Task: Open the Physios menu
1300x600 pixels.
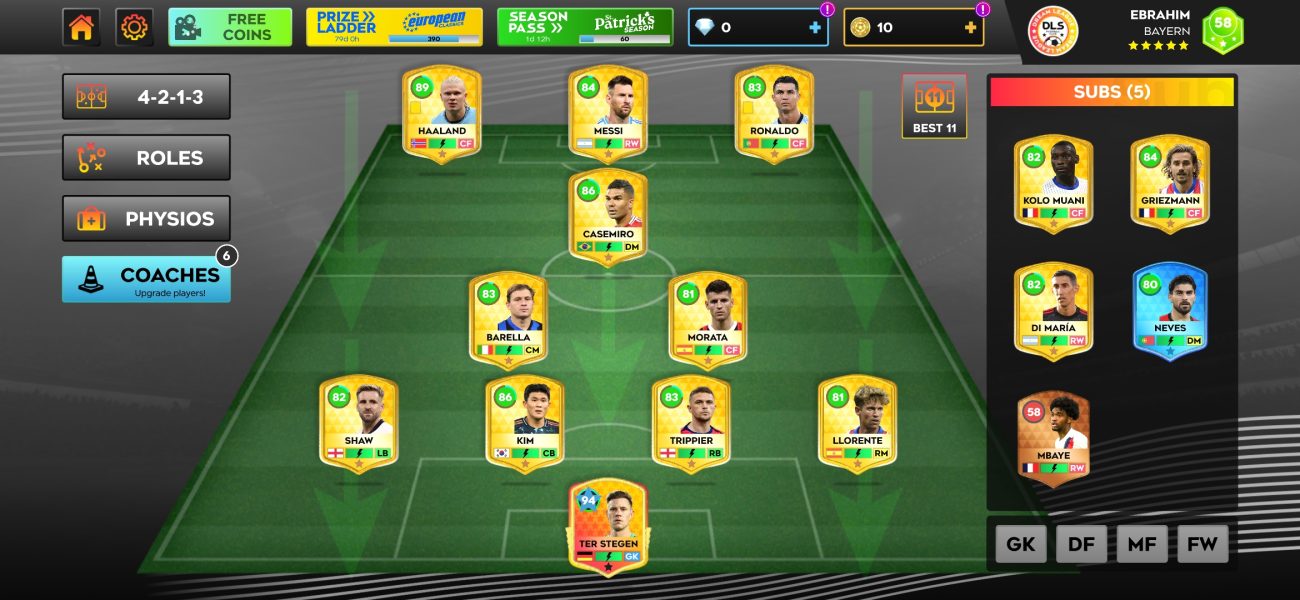Action: coord(146,219)
